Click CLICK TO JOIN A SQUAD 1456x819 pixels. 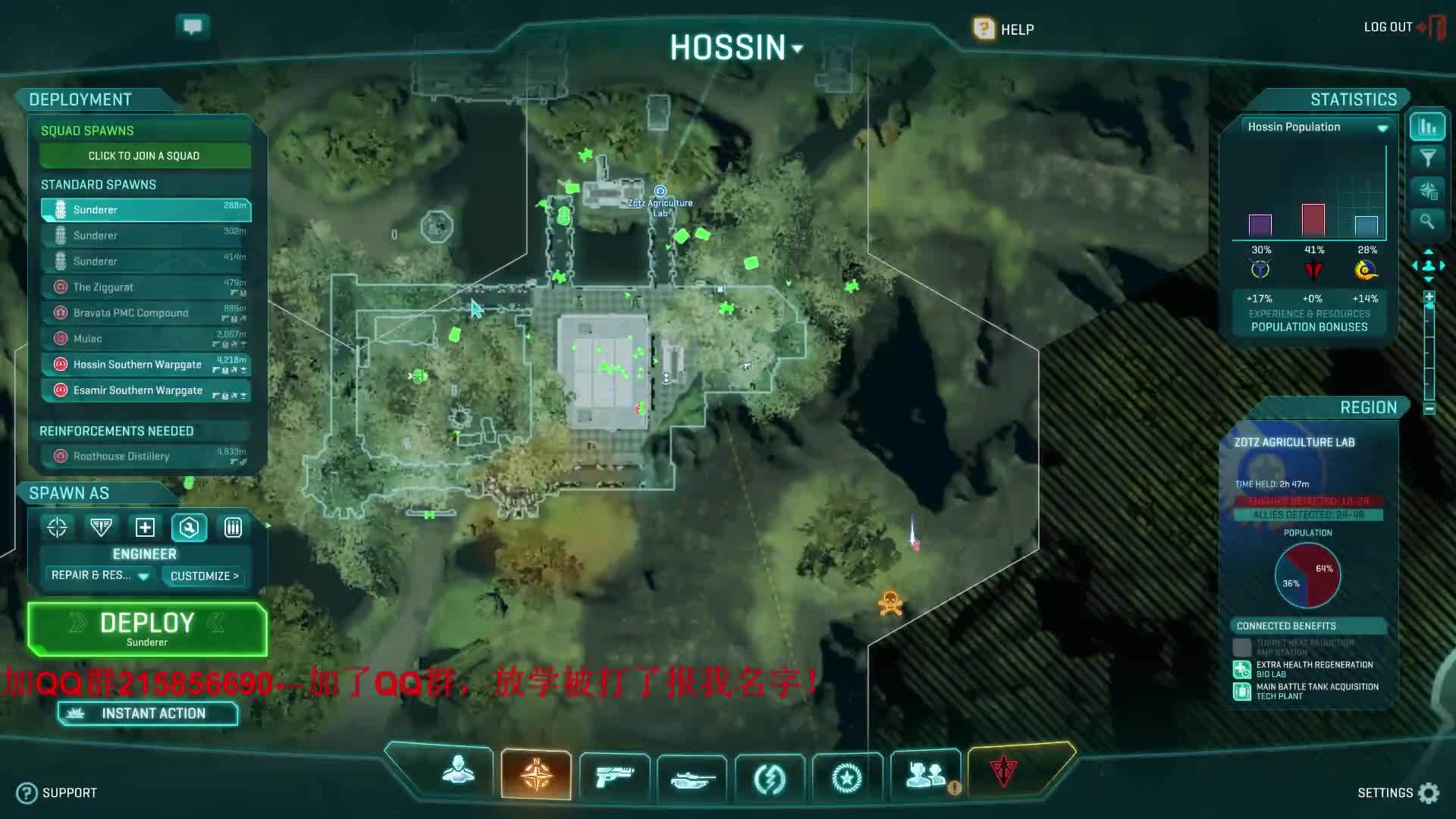tap(145, 155)
